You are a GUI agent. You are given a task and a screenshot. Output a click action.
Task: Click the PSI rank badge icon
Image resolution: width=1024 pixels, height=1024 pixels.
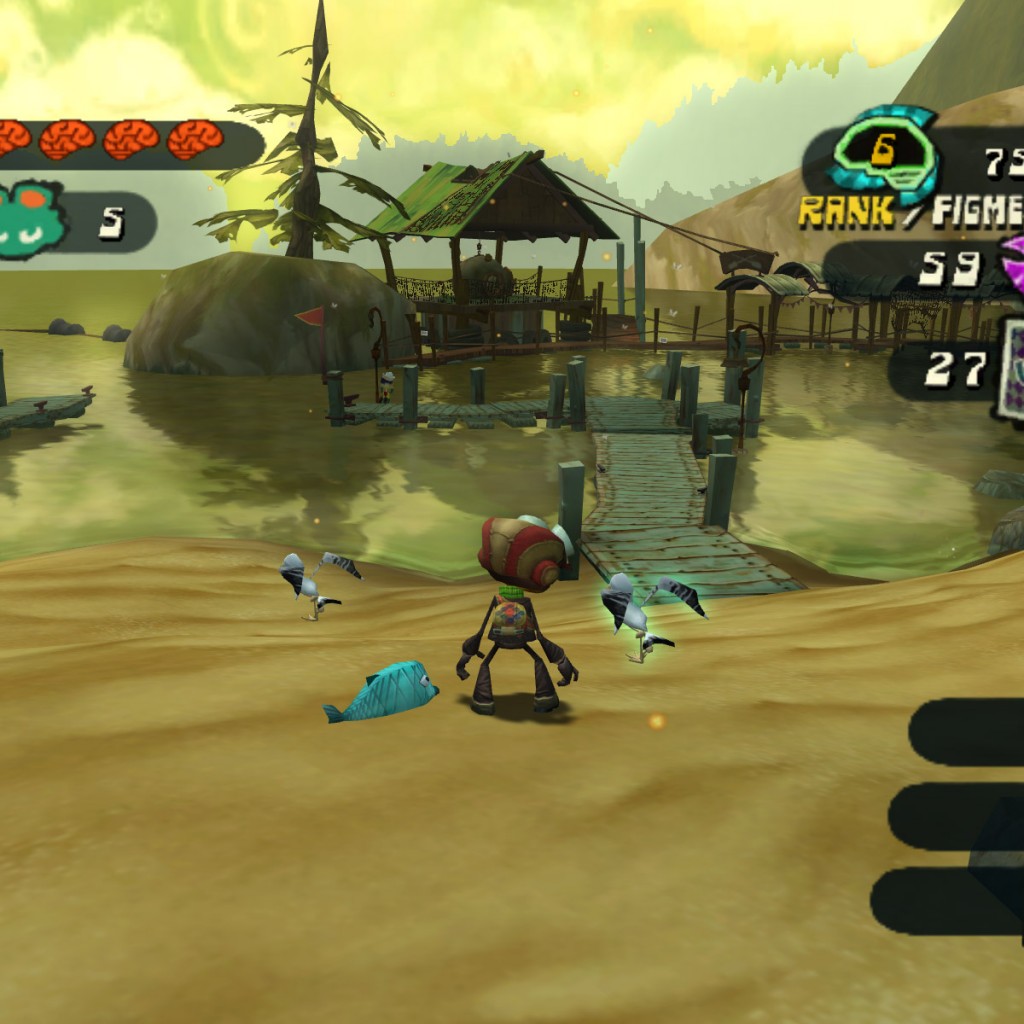tap(882, 153)
